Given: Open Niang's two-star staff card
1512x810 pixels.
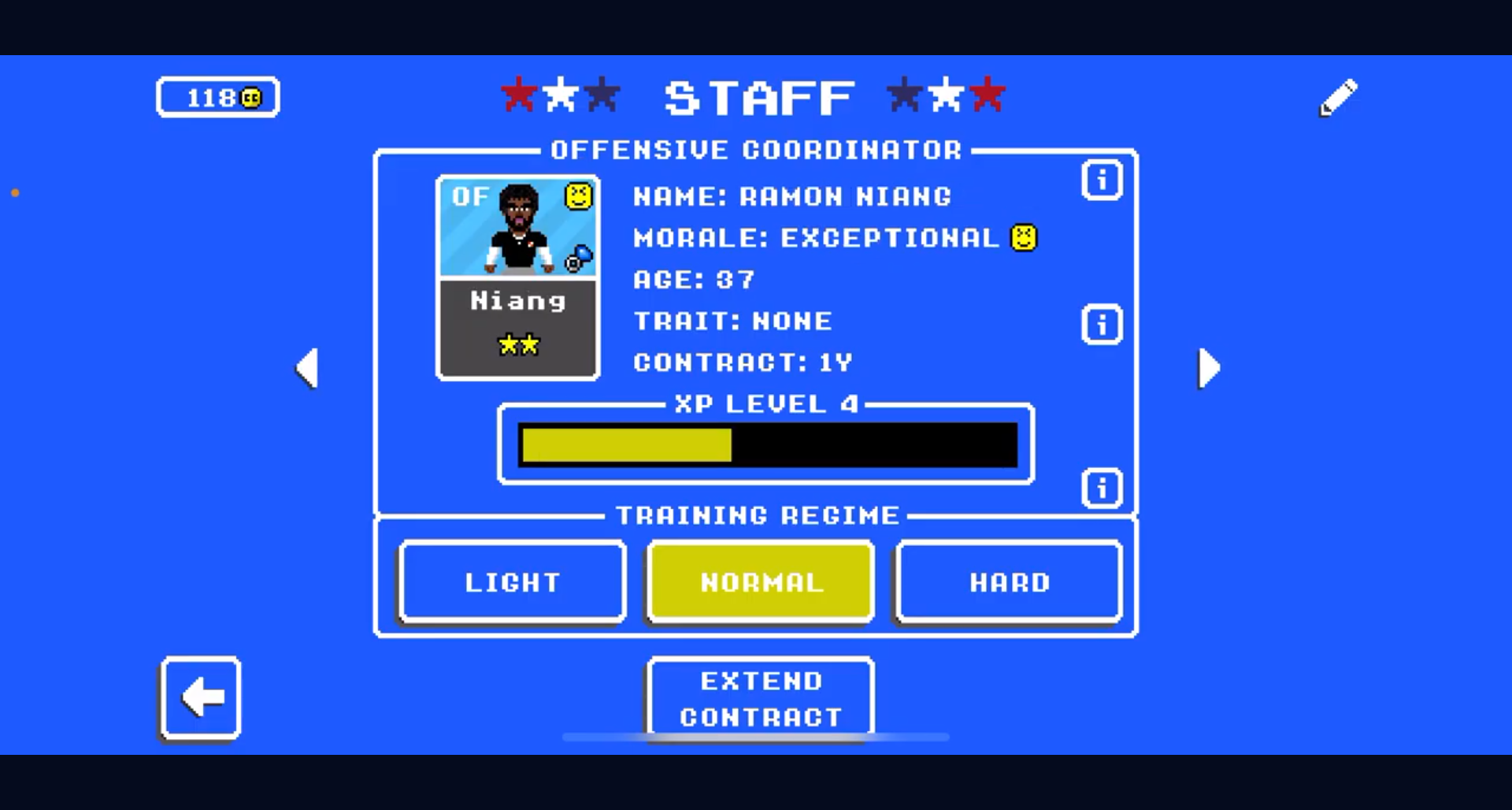Looking at the screenshot, I should coord(517,277).
